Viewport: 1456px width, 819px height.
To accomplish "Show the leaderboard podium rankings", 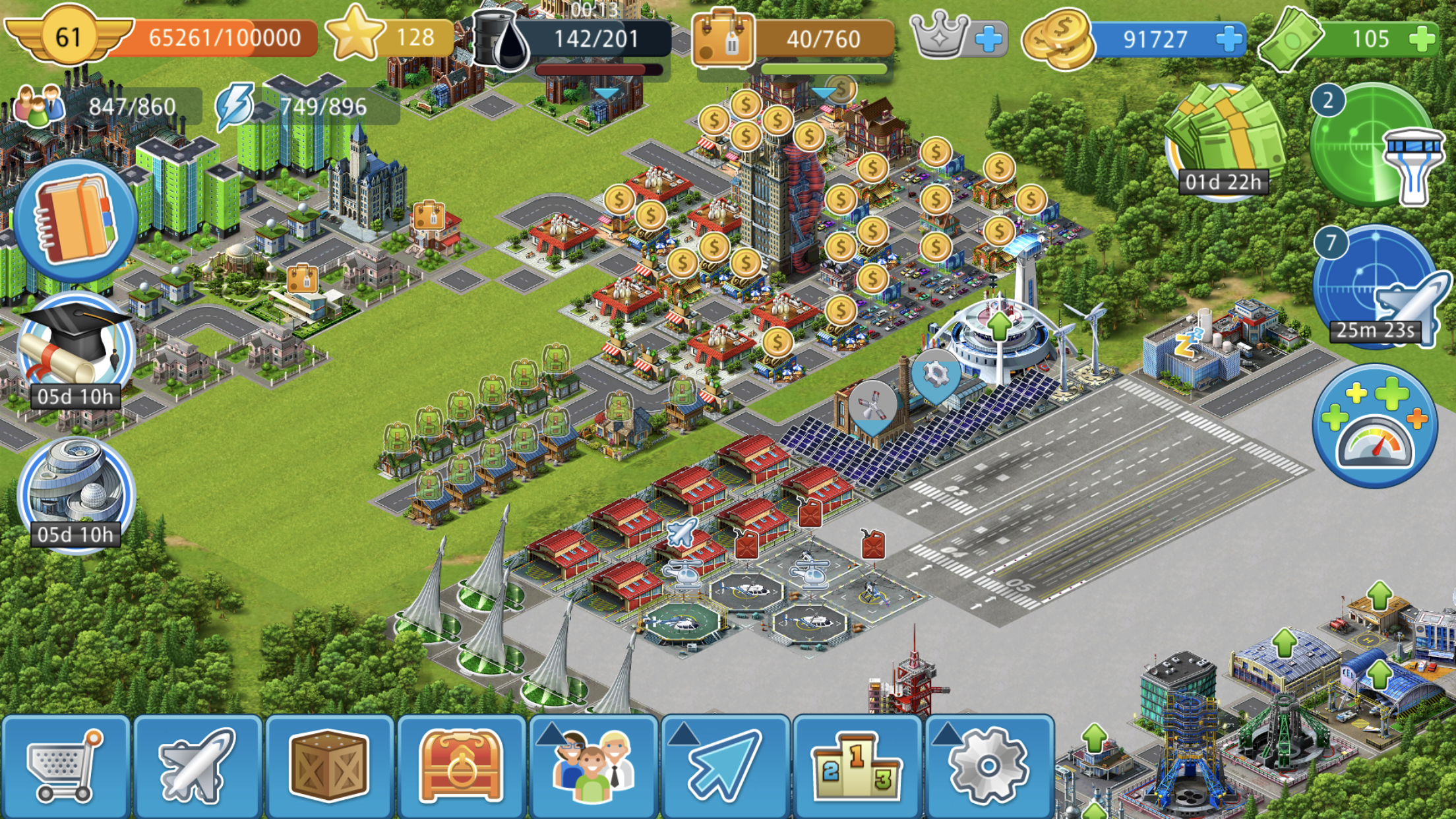I will click(x=856, y=766).
